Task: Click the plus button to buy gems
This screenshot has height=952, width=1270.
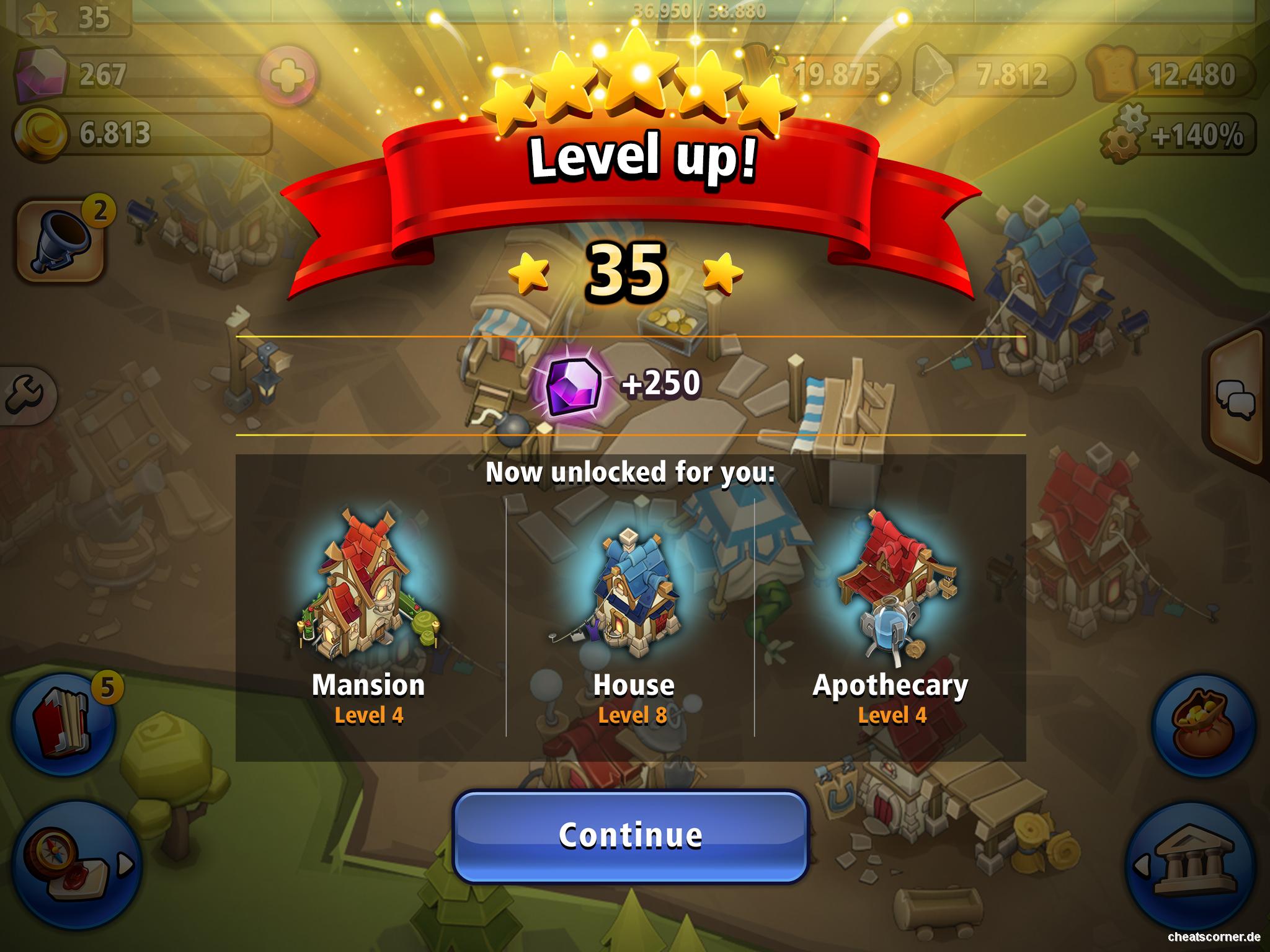Action: [289, 76]
